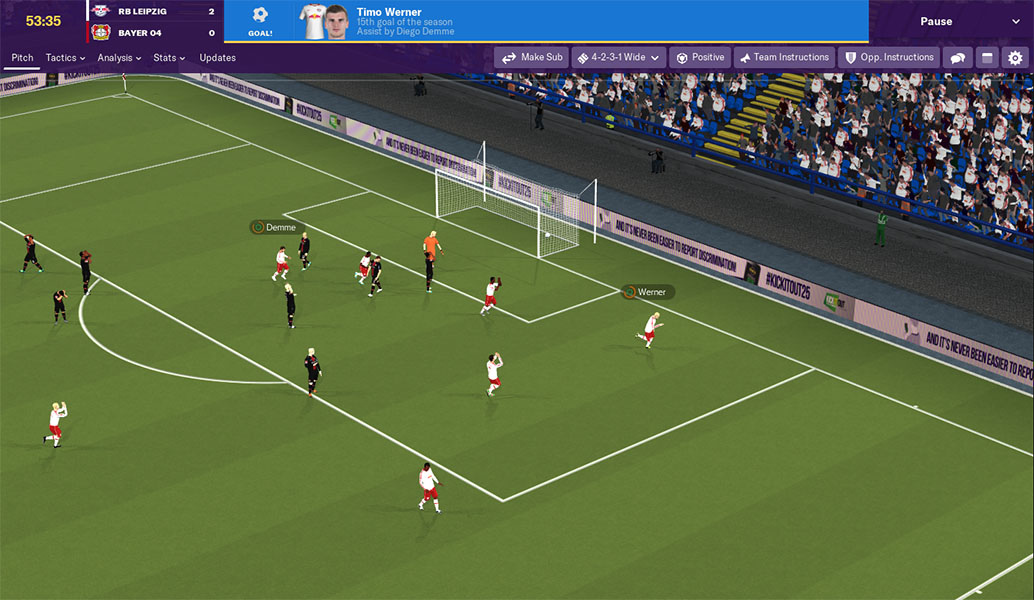Viewport: 1034px width, 600px height.
Task: Select Bayer 04 in the scoreboard
Action: (139, 33)
